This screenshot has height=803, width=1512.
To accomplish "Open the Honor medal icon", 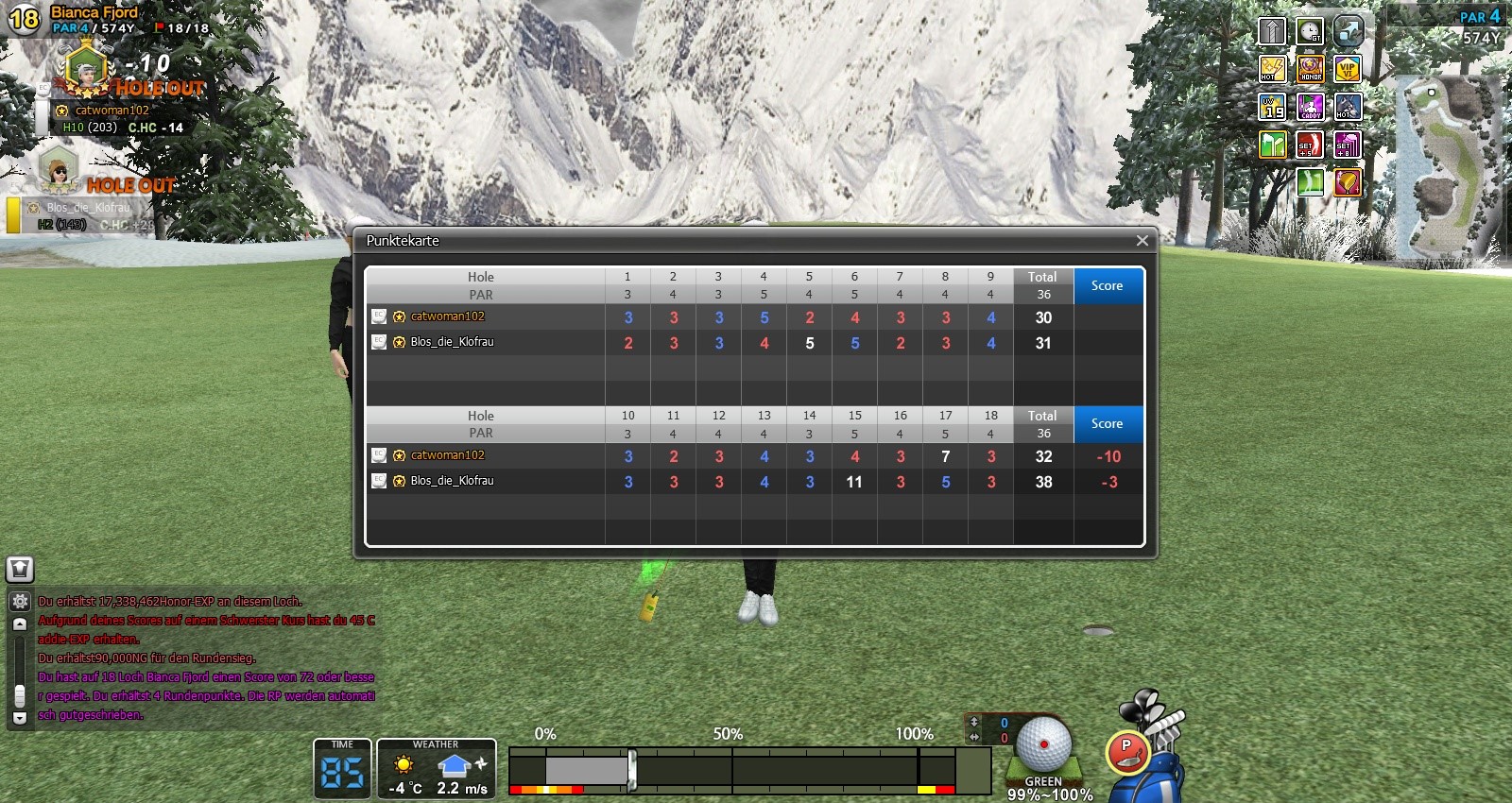I will point(1310,69).
